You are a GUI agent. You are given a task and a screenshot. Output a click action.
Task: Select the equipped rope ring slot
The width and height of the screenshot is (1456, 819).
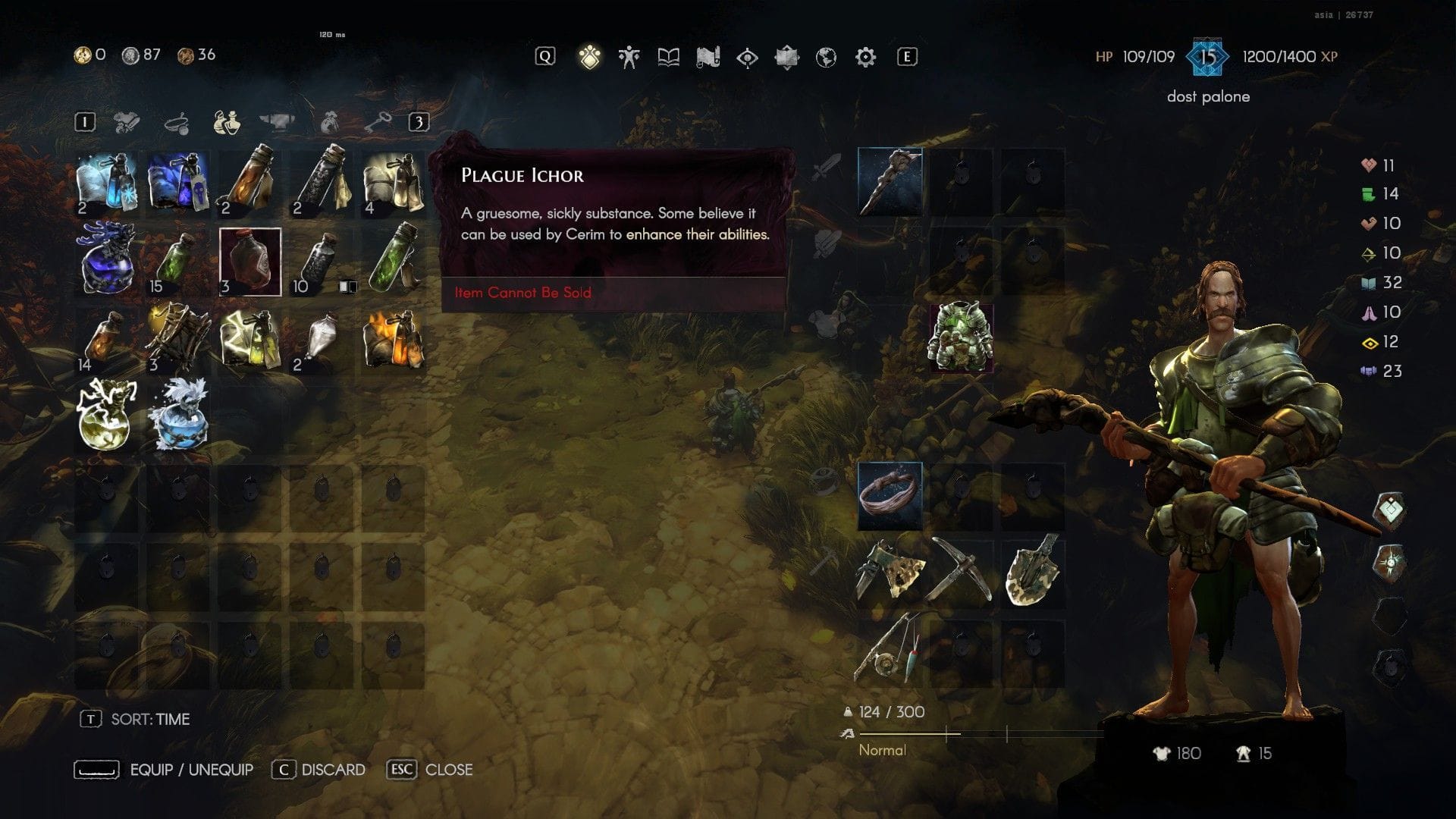(890, 495)
